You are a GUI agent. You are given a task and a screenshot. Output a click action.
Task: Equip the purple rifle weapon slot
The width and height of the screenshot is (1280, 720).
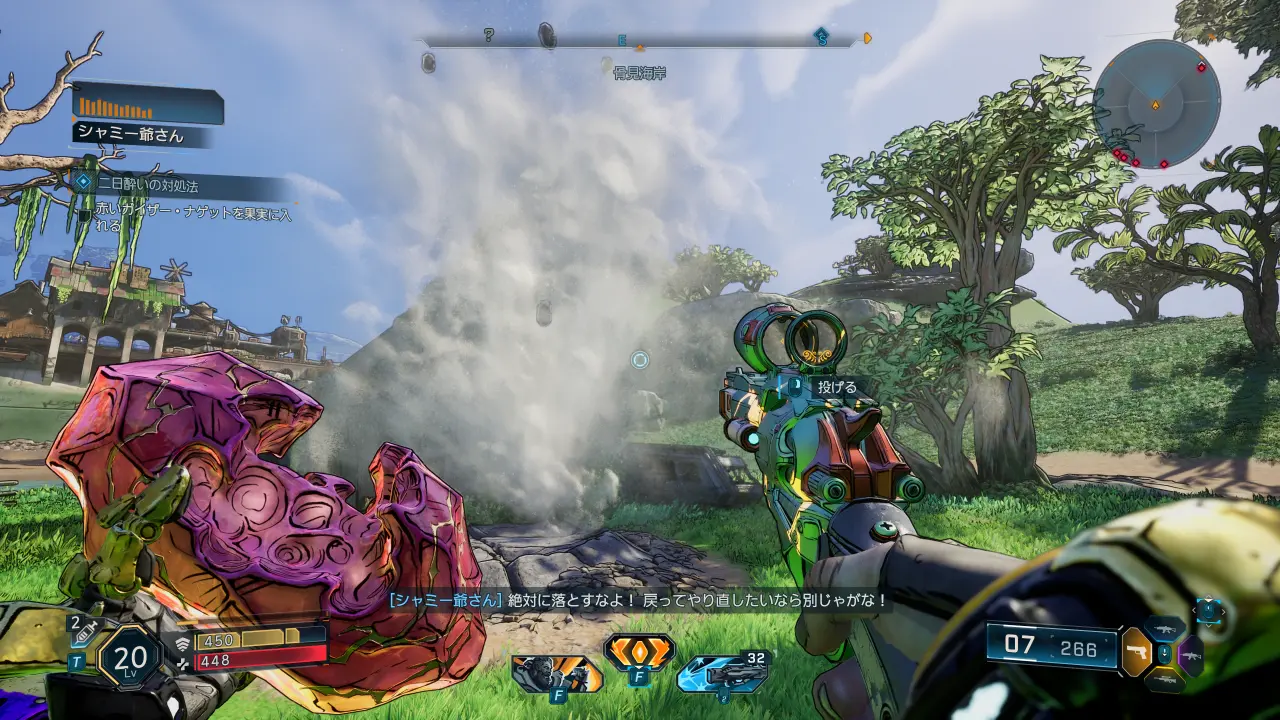tap(1191, 655)
